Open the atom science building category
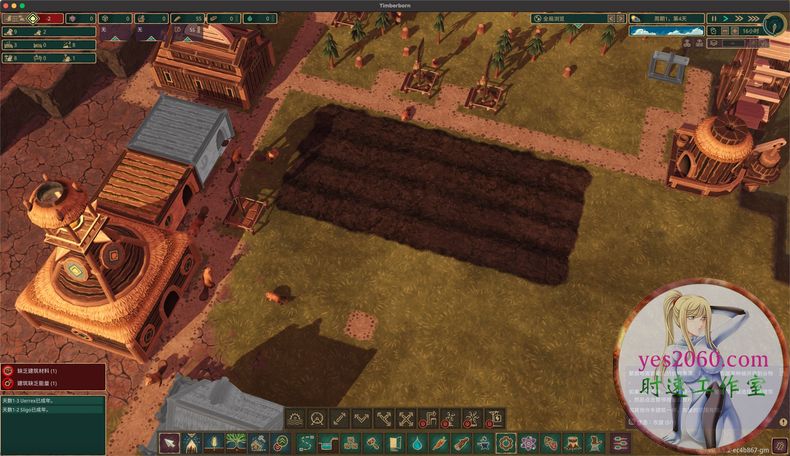 [x=528, y=442]
